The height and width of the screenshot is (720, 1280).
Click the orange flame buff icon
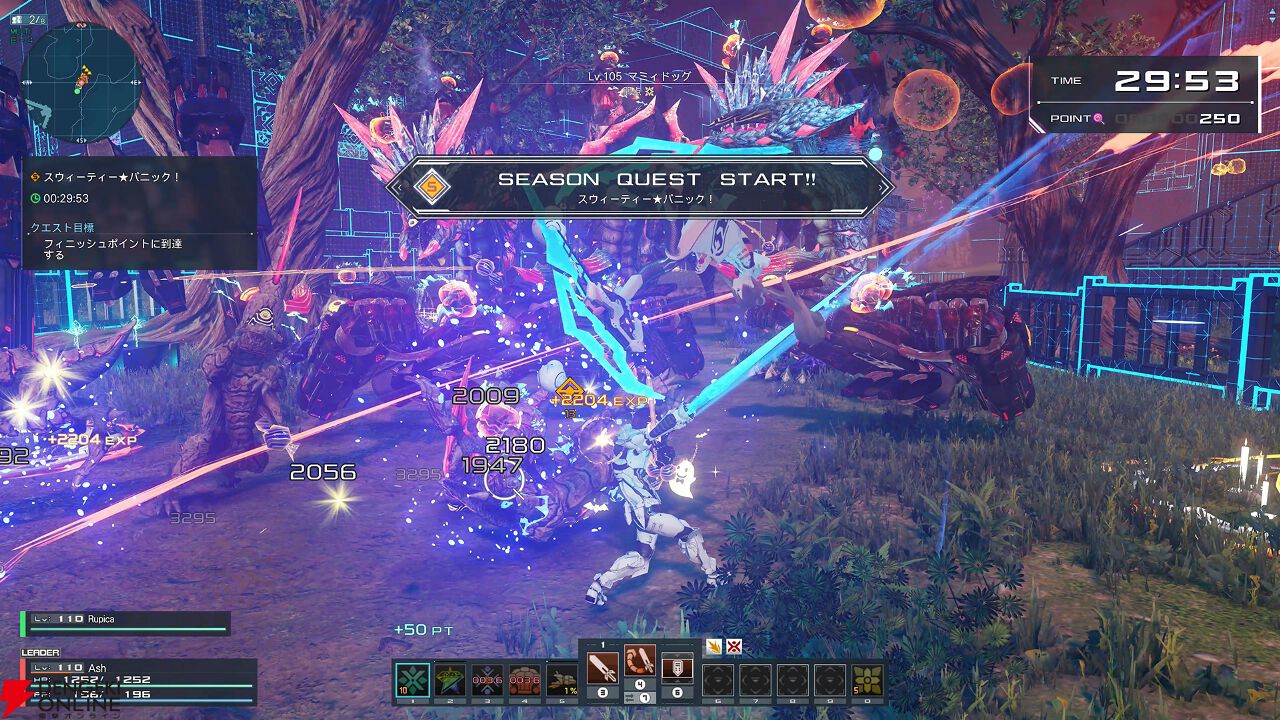(714, 646)
